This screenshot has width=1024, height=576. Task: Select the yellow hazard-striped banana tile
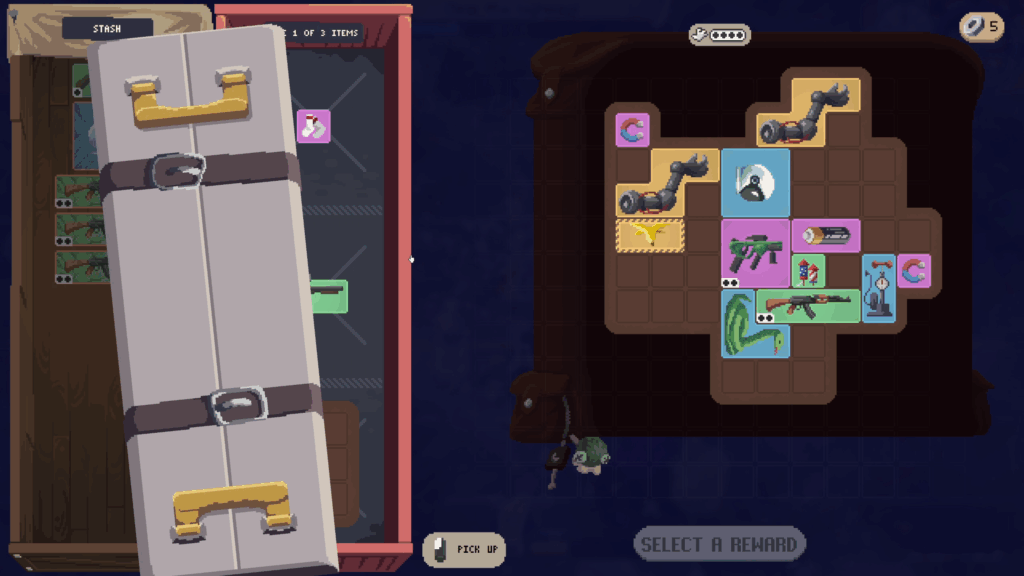coord(650,235)
